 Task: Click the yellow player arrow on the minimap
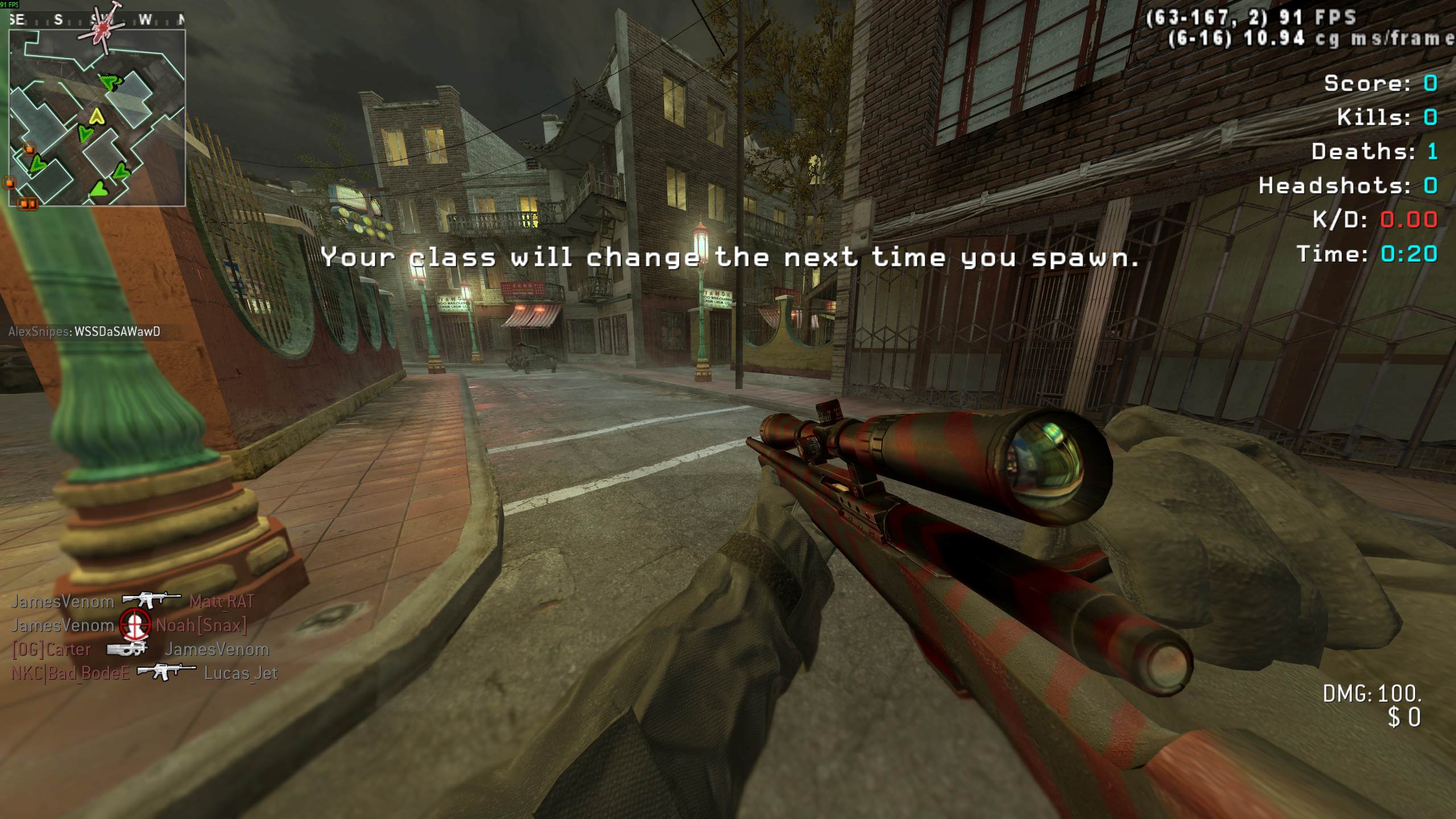pos(97,117)
